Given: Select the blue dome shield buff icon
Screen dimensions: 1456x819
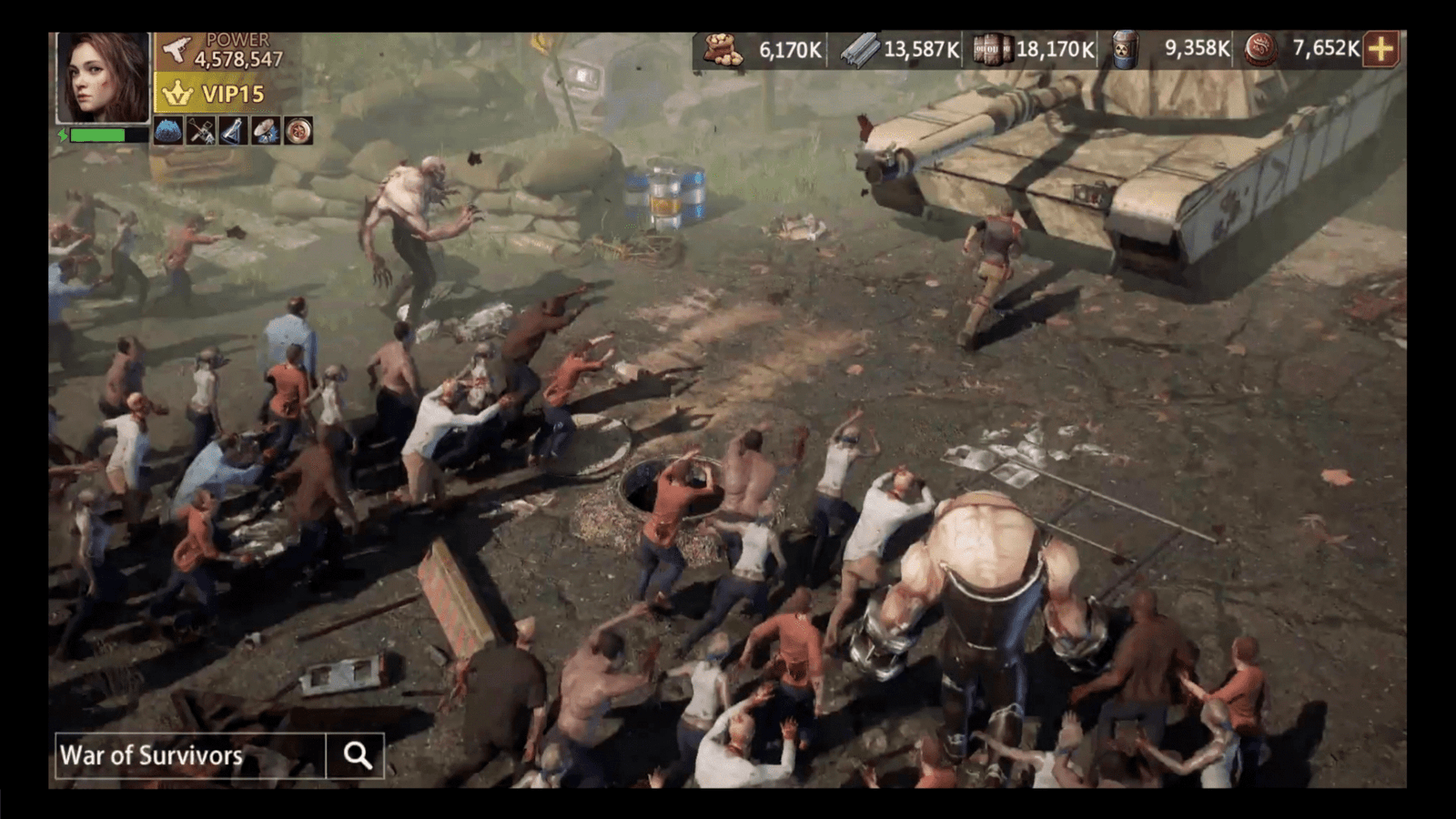Looking at the screenshot, I should 168,131.
